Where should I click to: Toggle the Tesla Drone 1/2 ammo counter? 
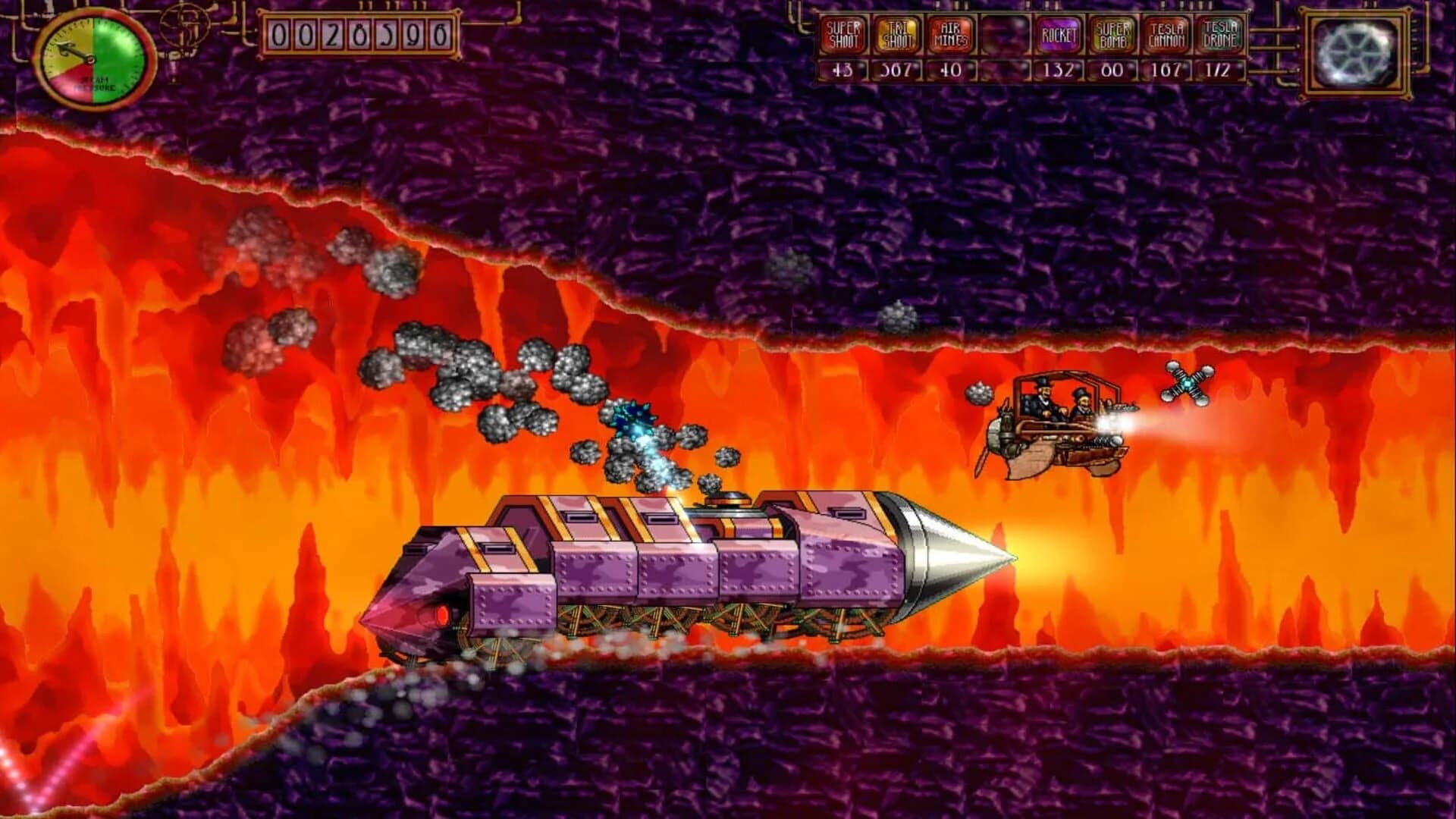[1220, 68]
